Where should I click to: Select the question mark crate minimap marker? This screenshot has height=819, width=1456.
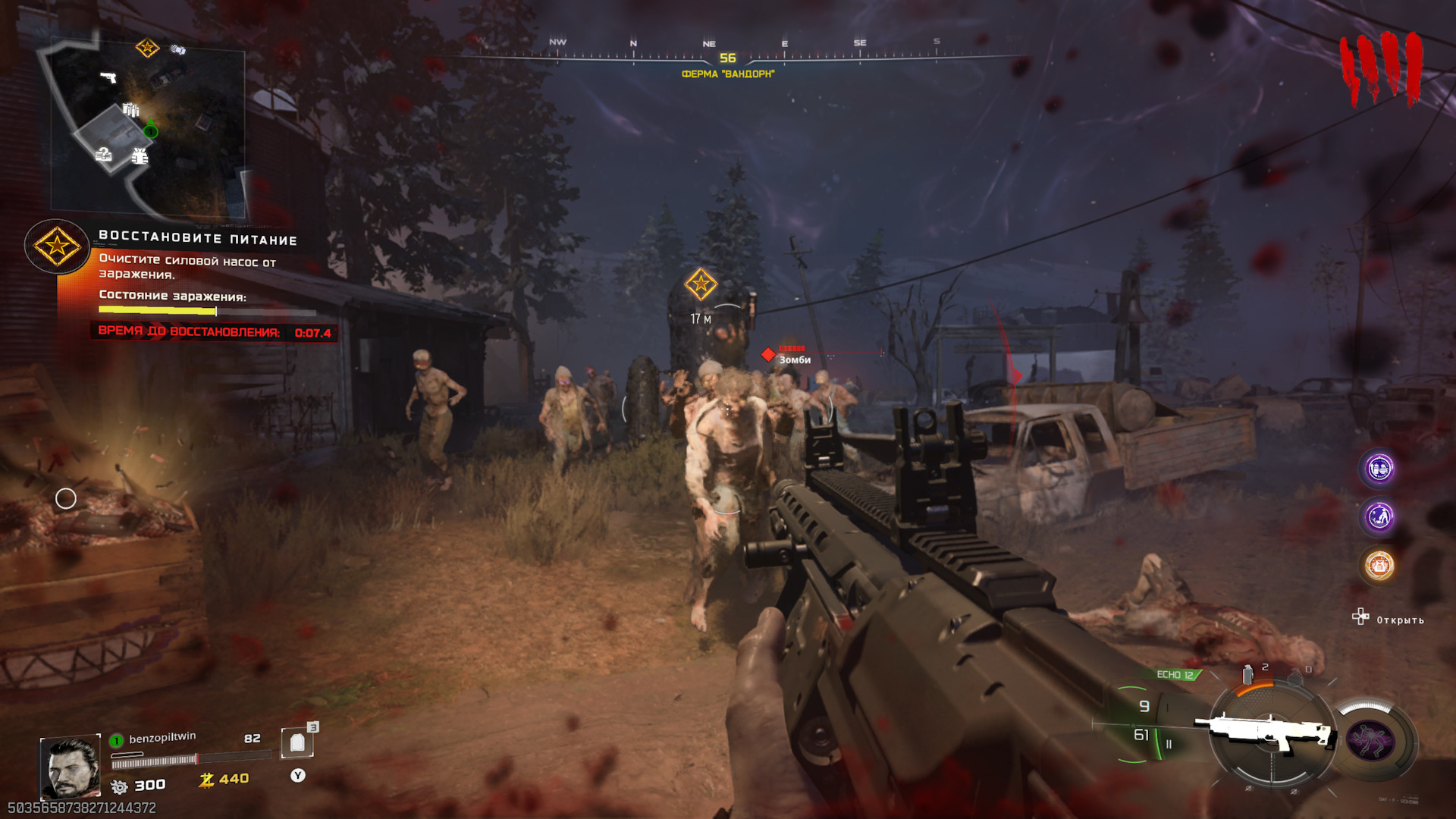pos(104,155)
